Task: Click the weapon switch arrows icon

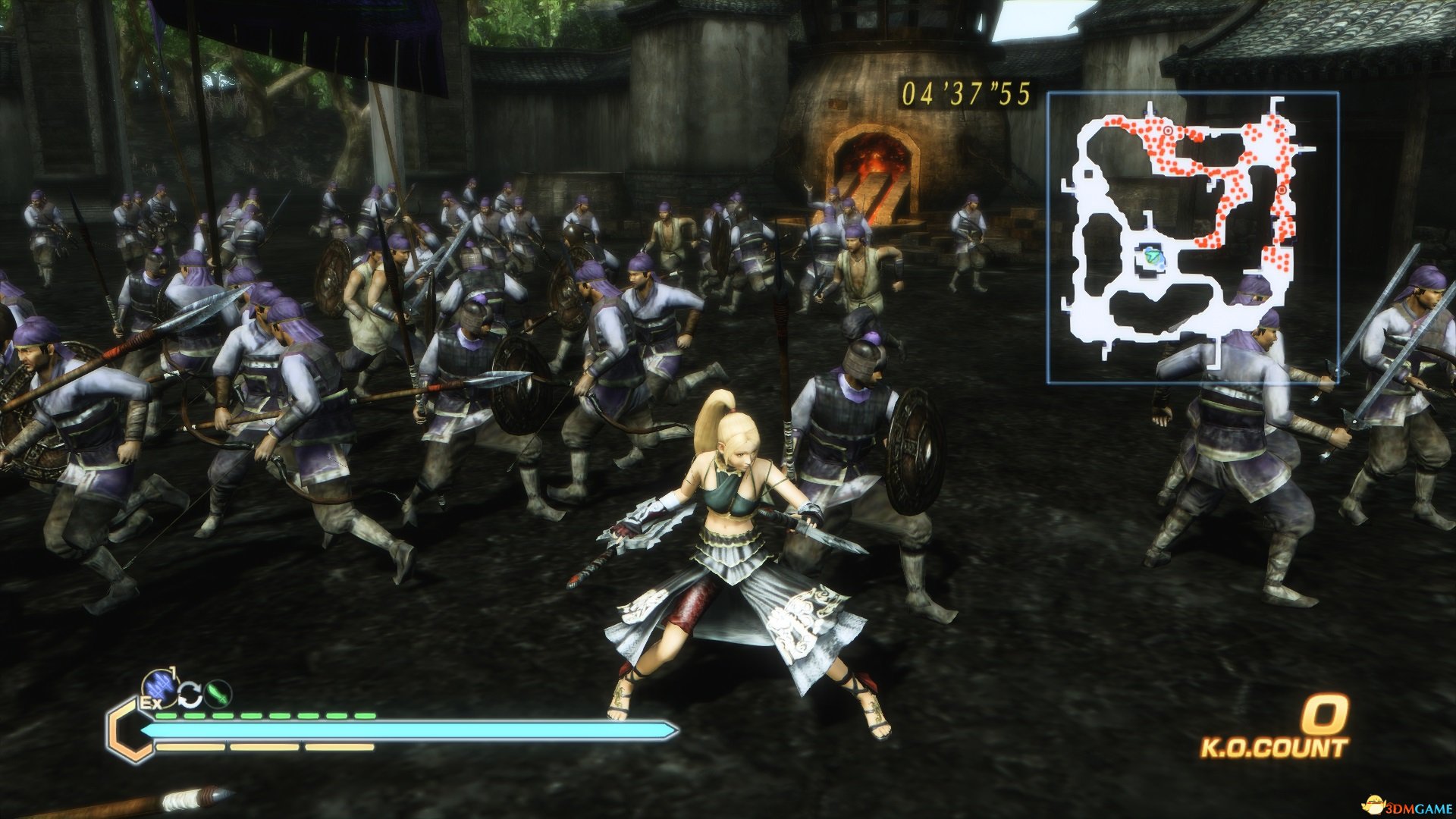Action: 190,695
